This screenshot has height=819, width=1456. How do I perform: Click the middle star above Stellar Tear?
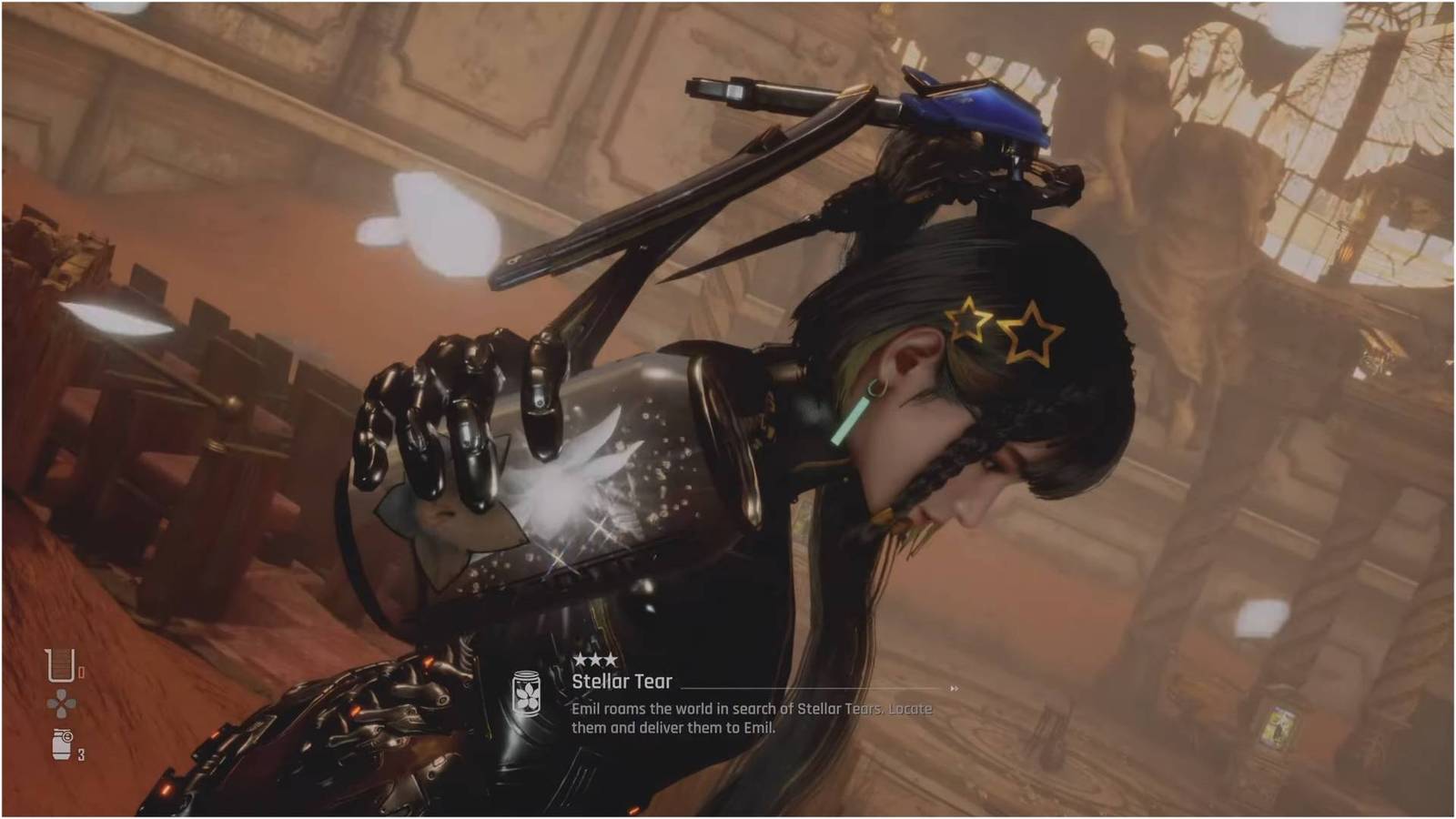pos(596,658)
